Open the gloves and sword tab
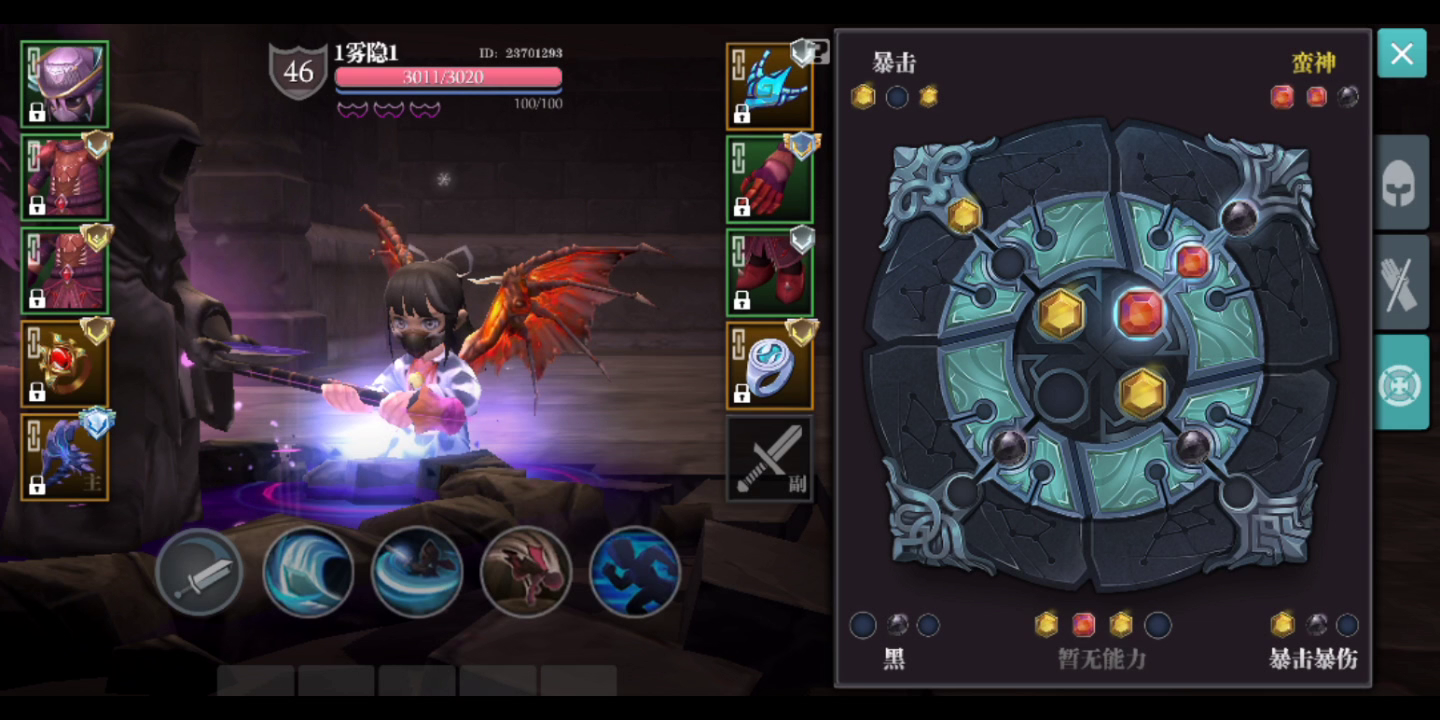This screenshot has width=1440, height=720. click(x=1401, y=284)
